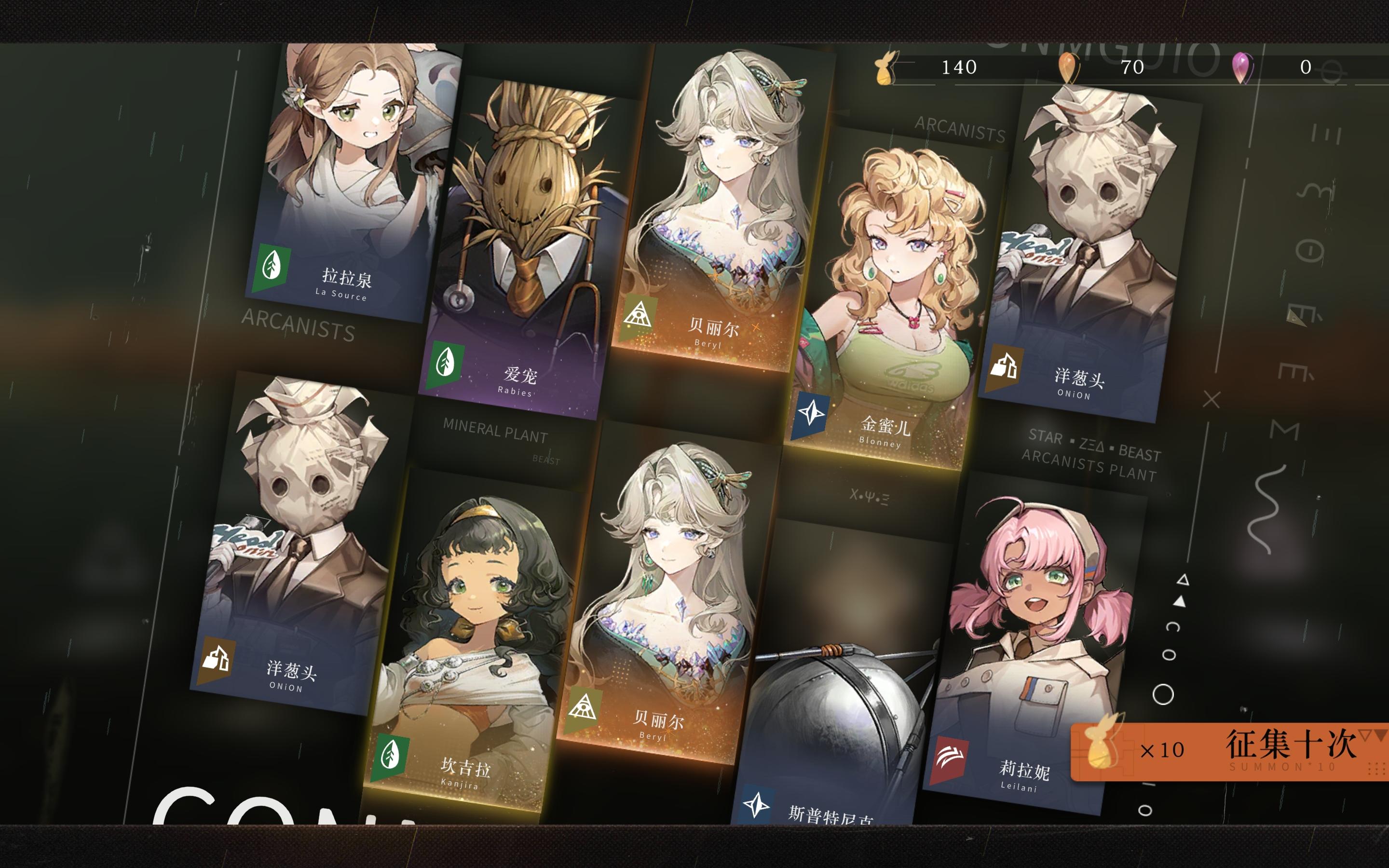Select La Source's character card portrait
Screen dimensions: 1389x868
tap(350, 161)
